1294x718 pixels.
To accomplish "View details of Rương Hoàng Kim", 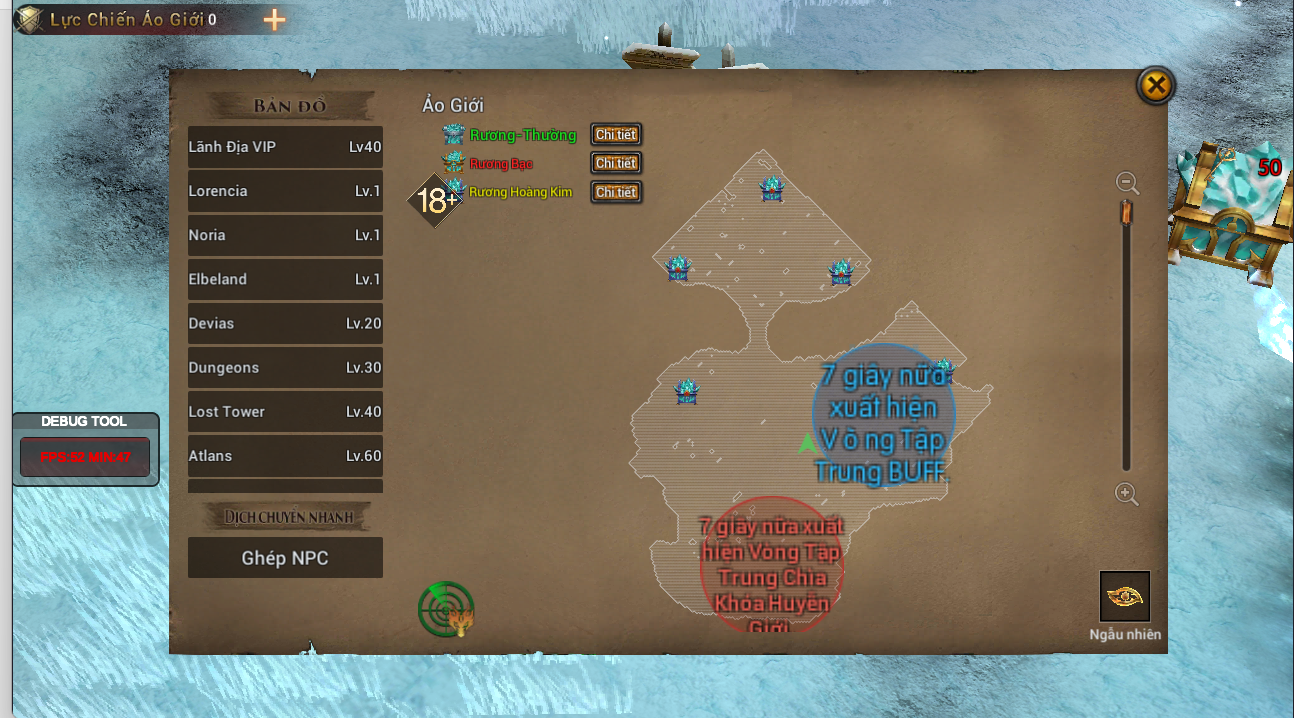I will point(615,192).
